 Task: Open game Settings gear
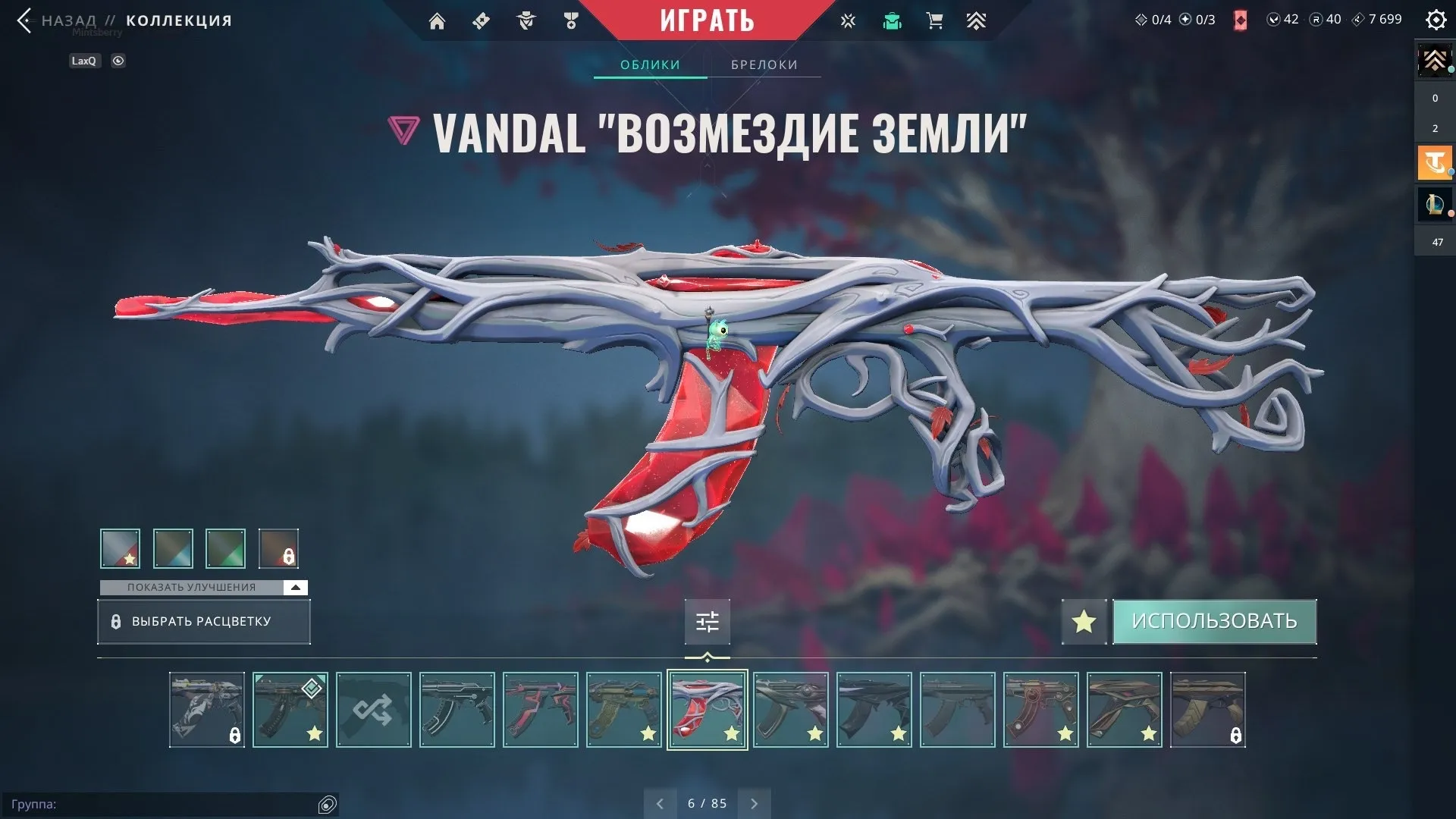click(1436, 20)
